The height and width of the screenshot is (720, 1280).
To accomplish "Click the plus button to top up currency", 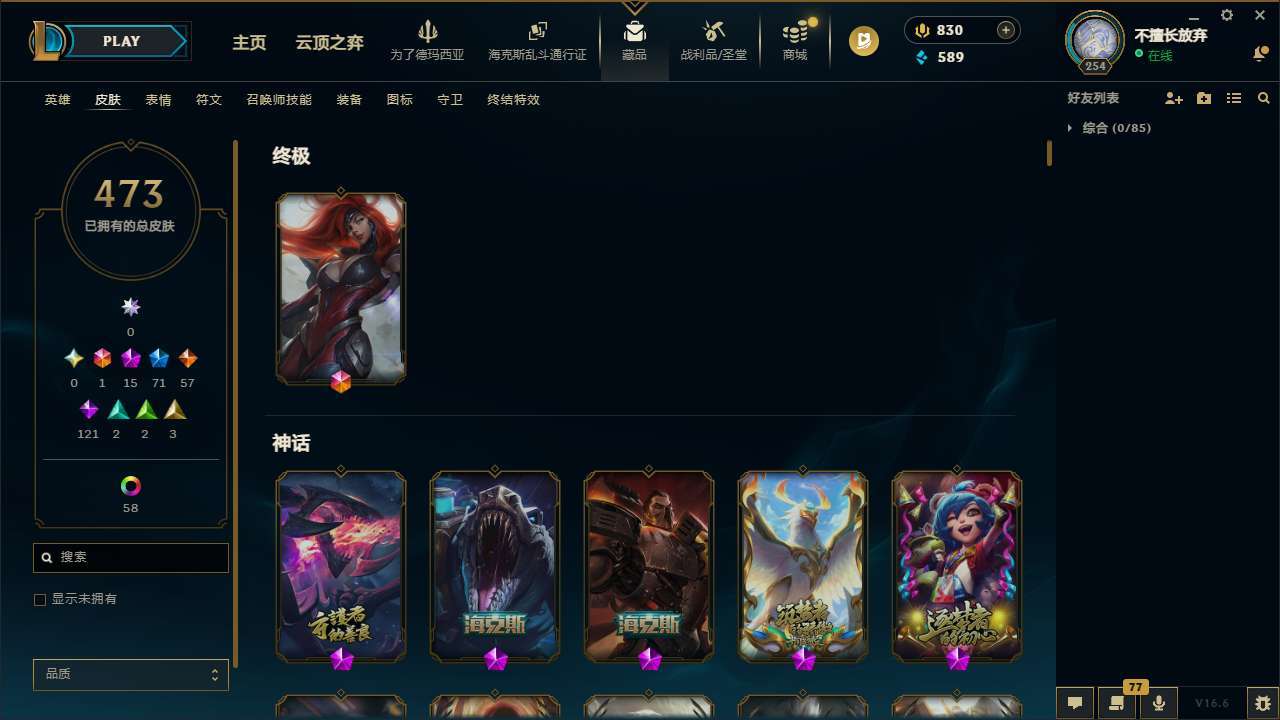I will click(x=1004, y=30).
